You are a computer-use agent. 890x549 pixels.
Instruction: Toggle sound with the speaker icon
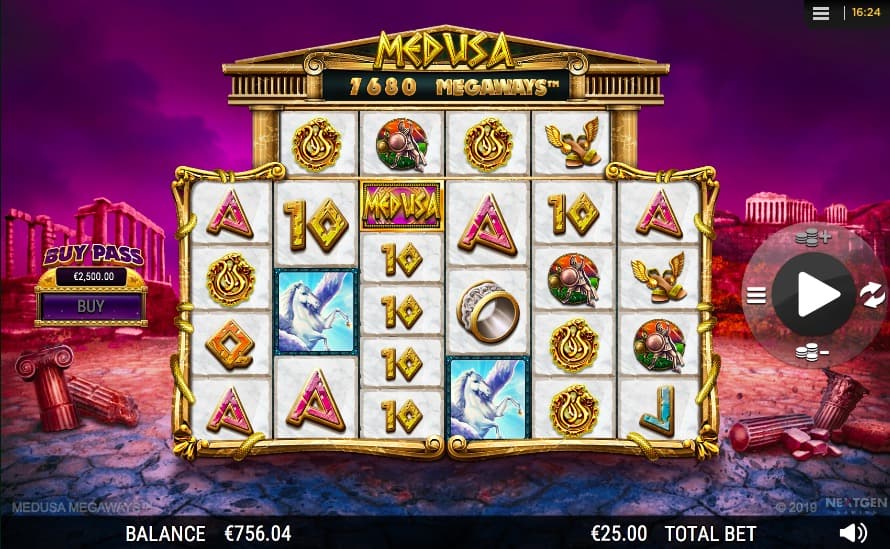pos(852,533)
